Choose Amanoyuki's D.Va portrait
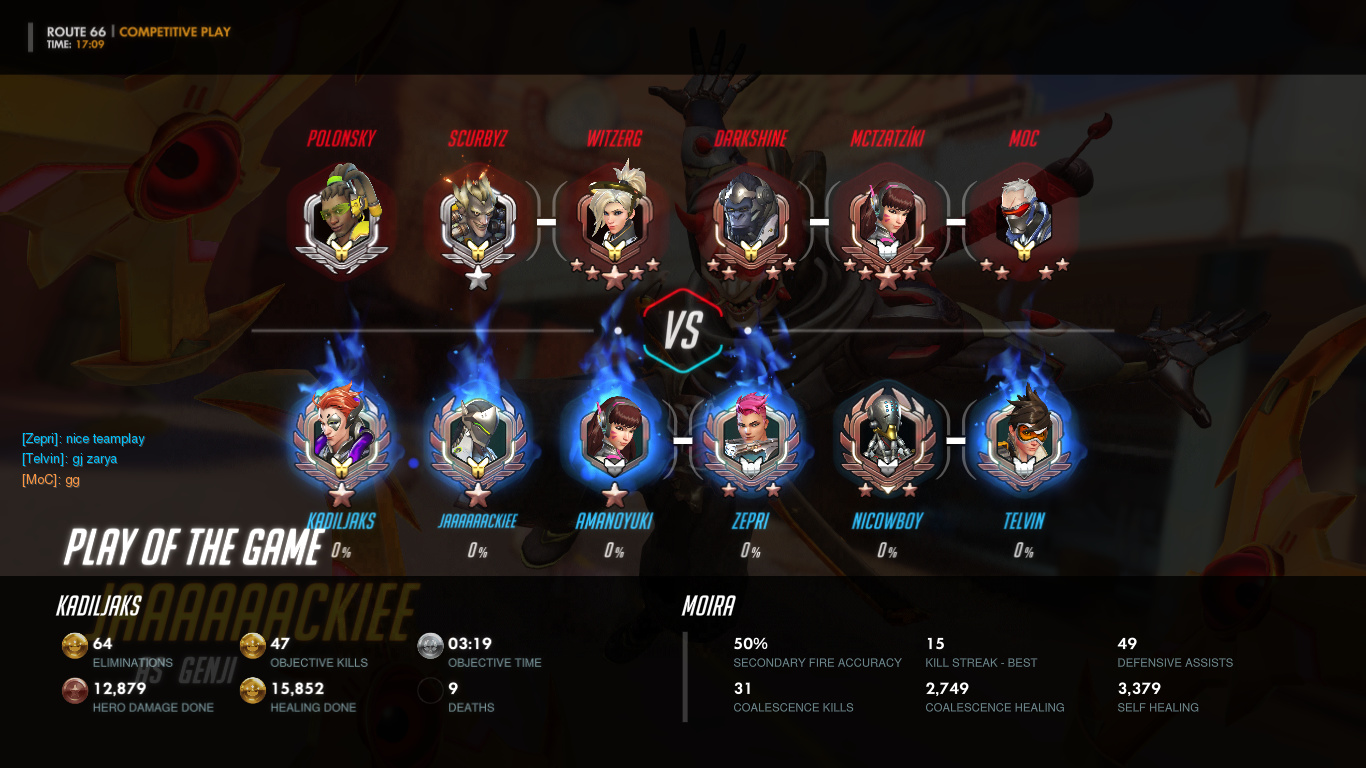The width and height of the screenshot is (1366, 768). tap(614, 437)
